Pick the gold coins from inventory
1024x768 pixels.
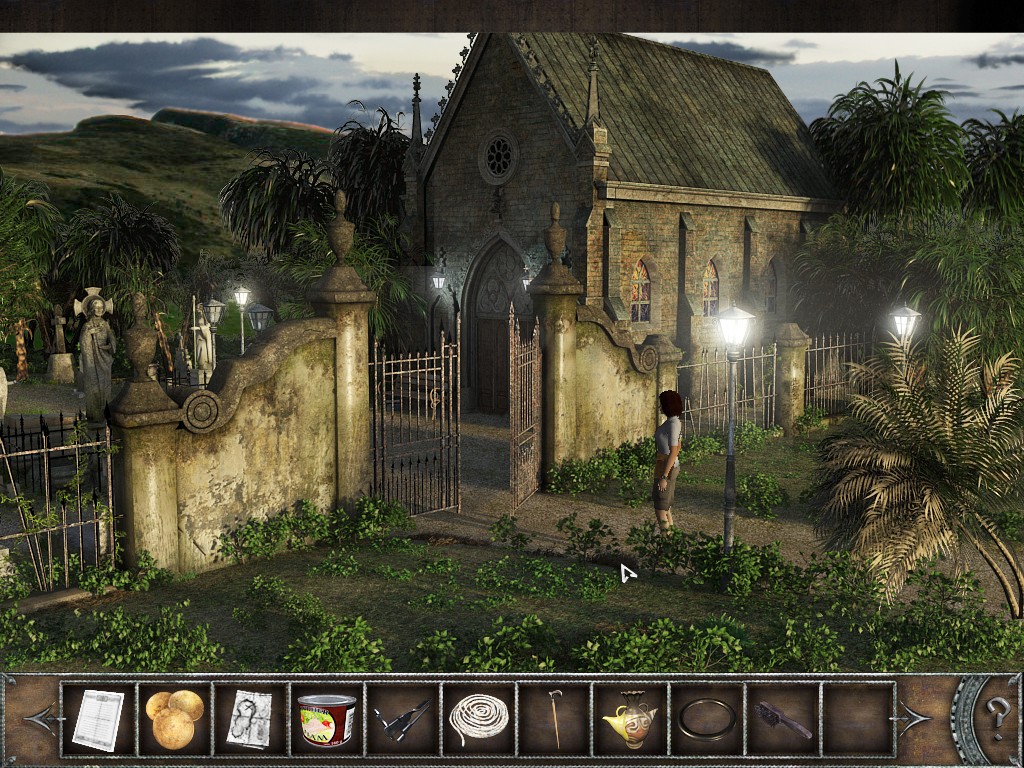click(174, 719)
